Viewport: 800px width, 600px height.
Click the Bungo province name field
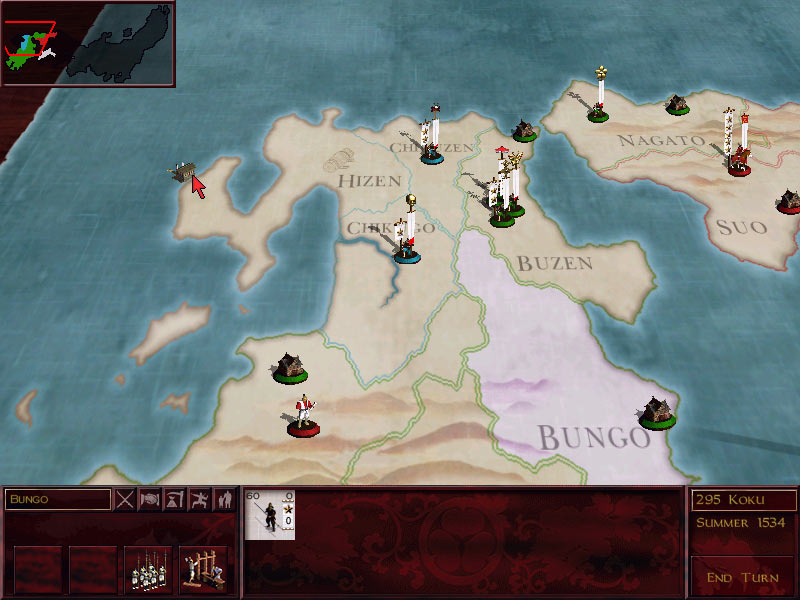point(57,498)
